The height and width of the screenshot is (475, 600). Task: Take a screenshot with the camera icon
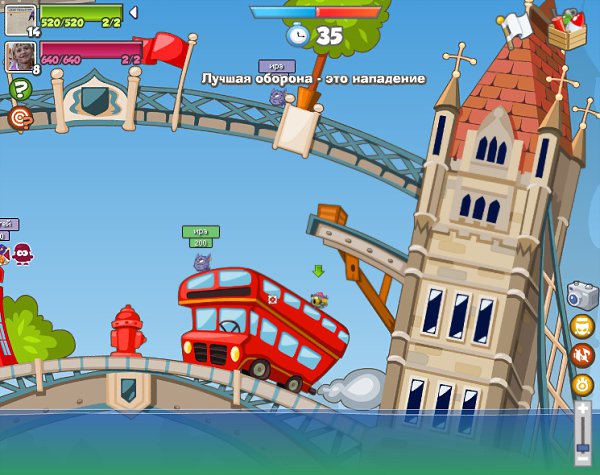(582, 295)
